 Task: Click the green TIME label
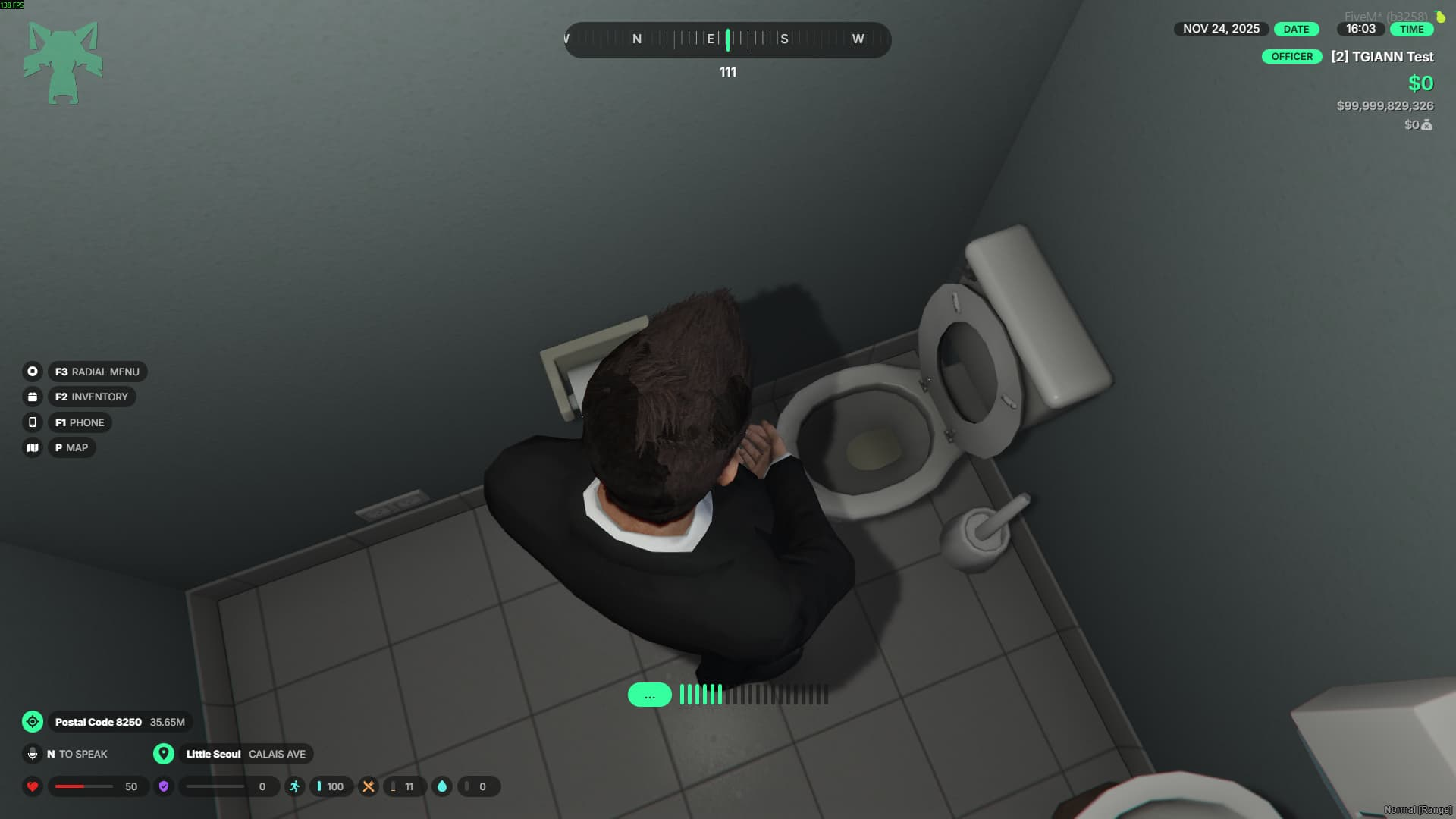1411,29
